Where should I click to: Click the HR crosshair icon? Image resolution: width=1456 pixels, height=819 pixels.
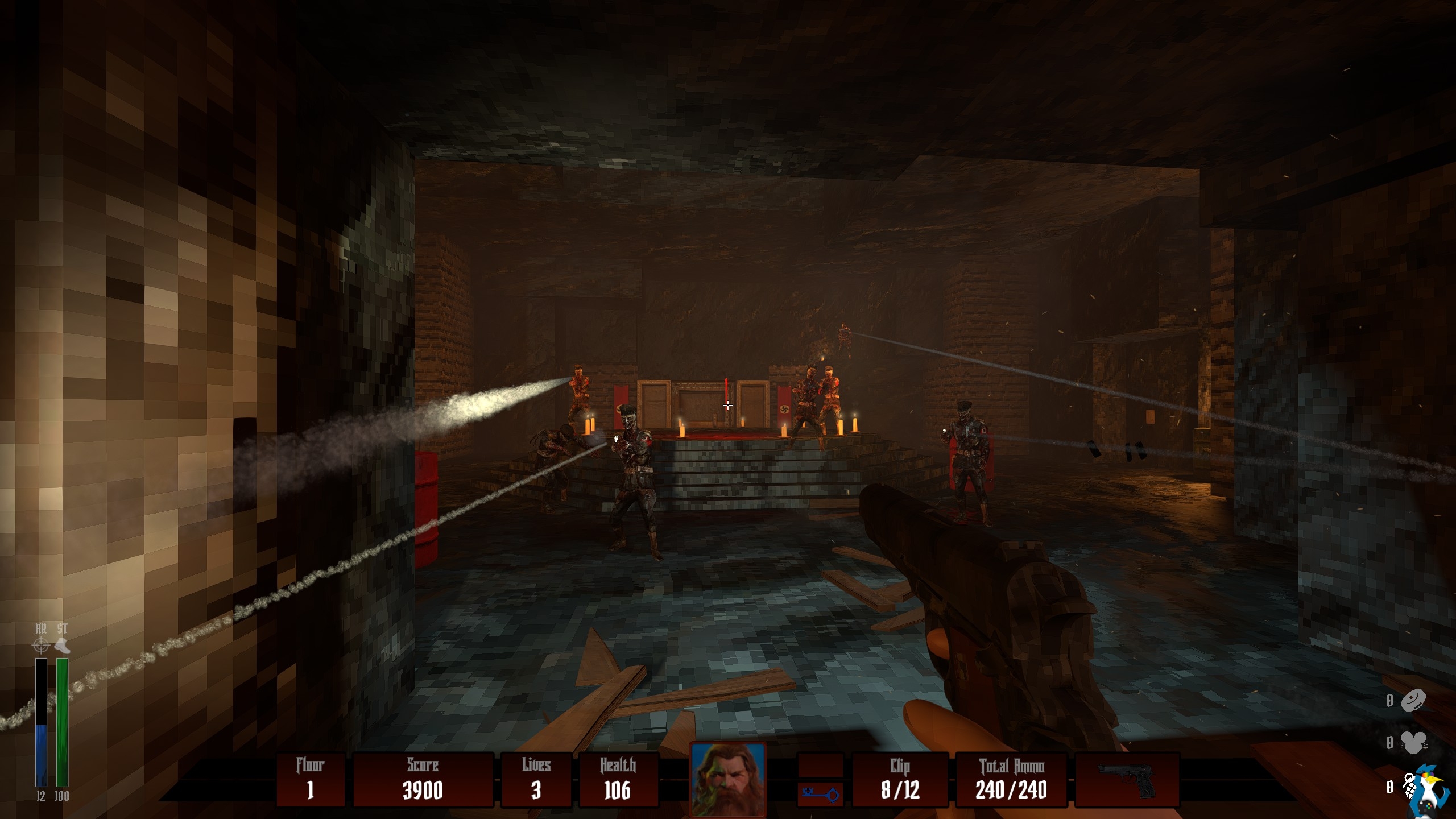41,646
